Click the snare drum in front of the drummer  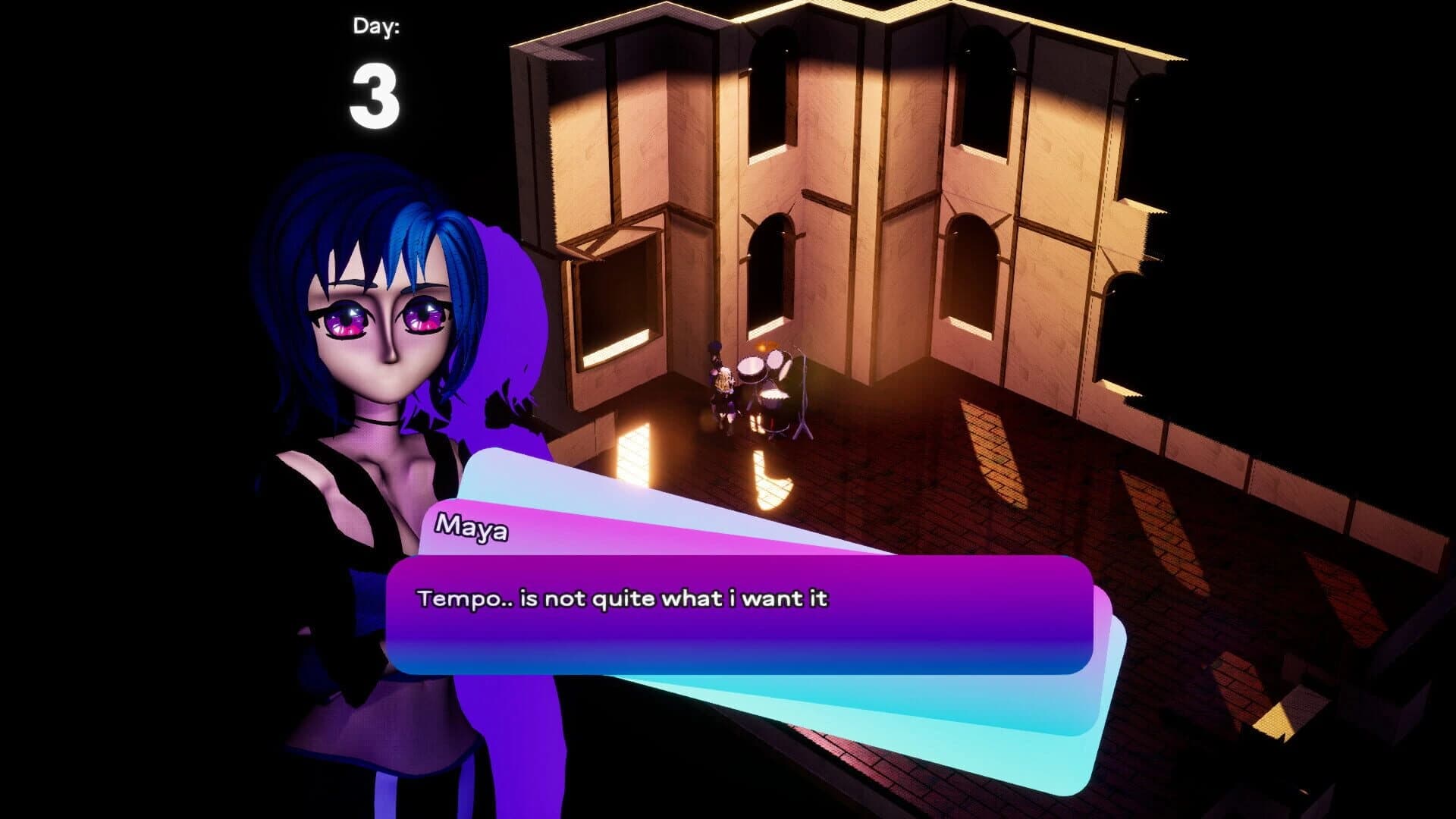[x=750, y=367]
